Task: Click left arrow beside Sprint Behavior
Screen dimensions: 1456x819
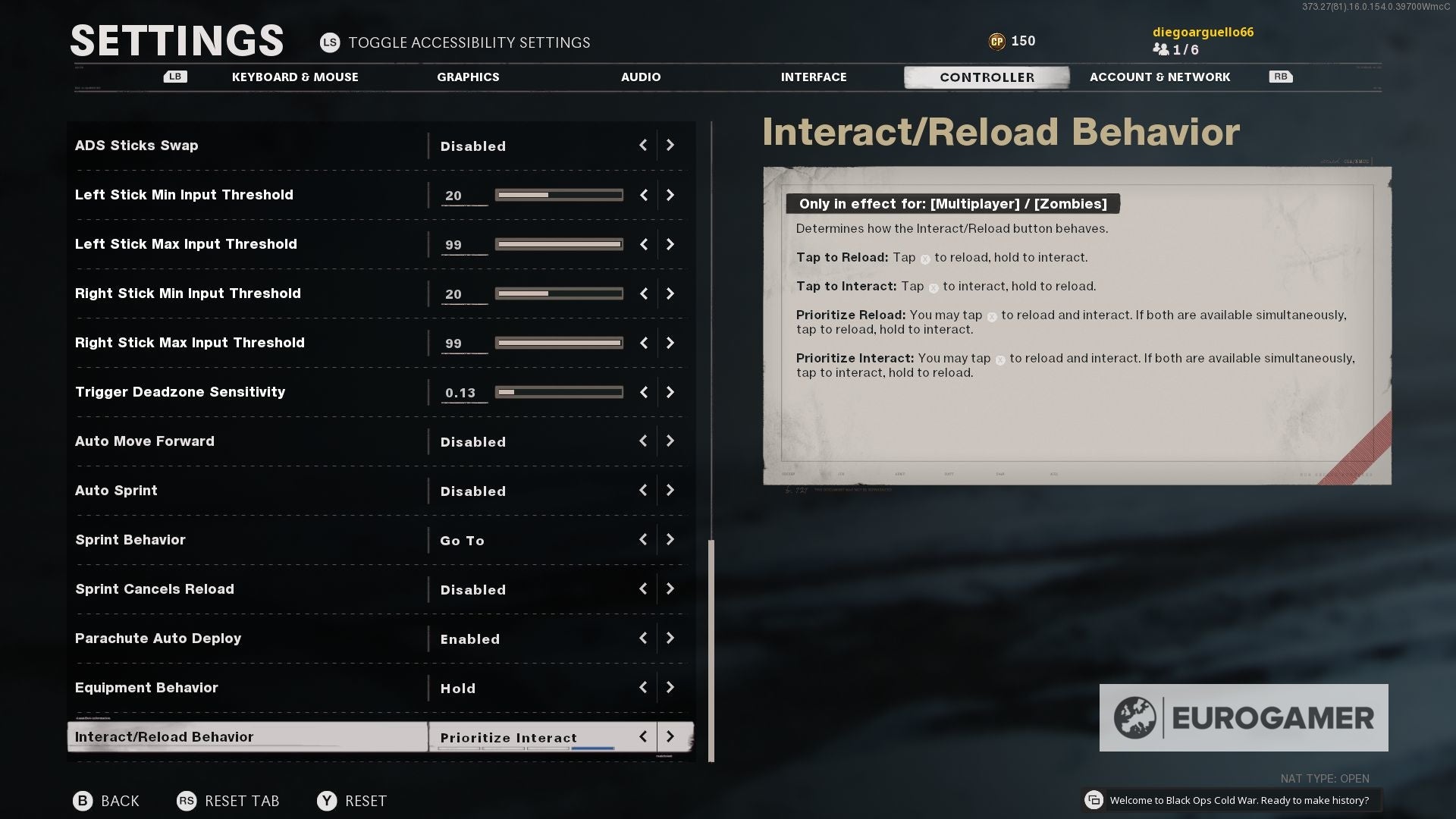Action: tap(643, 540)
